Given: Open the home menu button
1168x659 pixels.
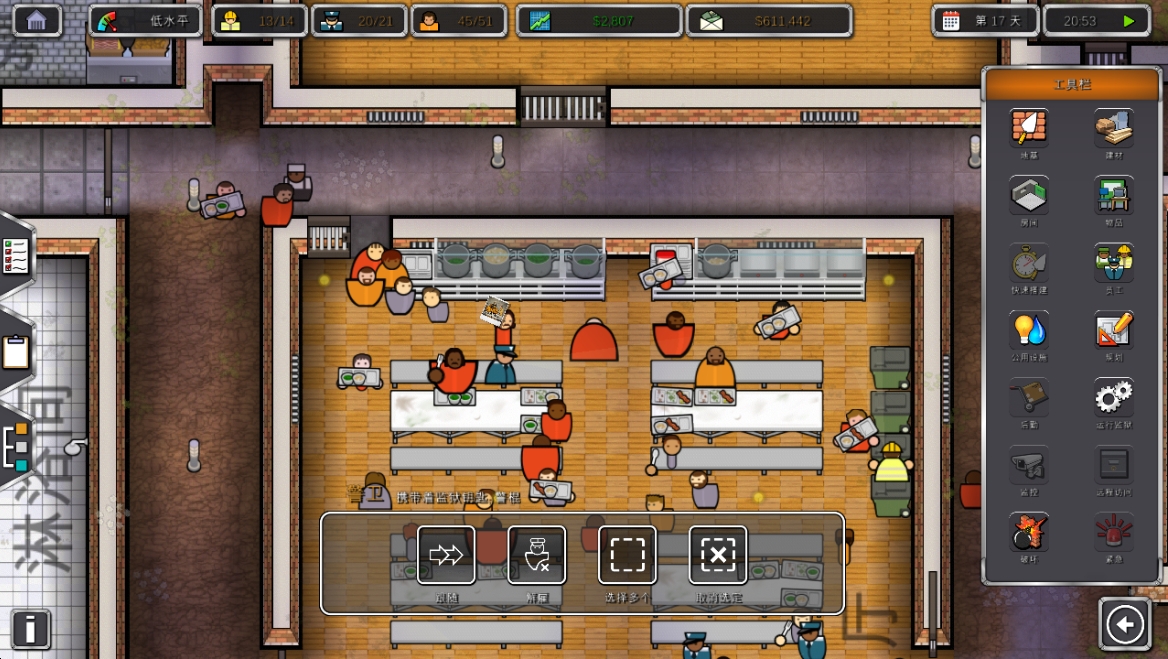Looking at the screenshot, I should click(x=37, y=20).
